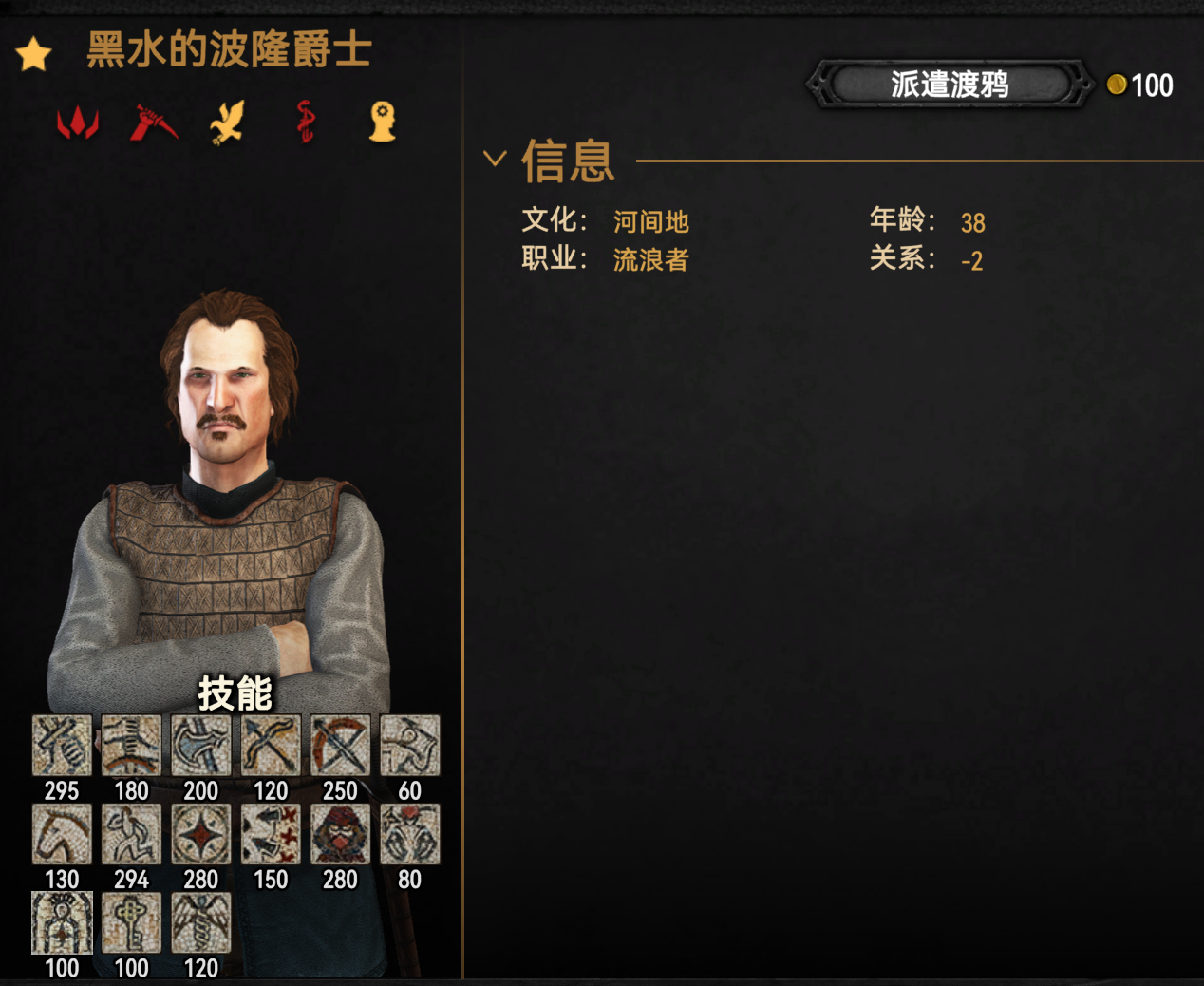1204x986 pixels.
Task: Click the axe skill icon valued 200
Action: 201,746
